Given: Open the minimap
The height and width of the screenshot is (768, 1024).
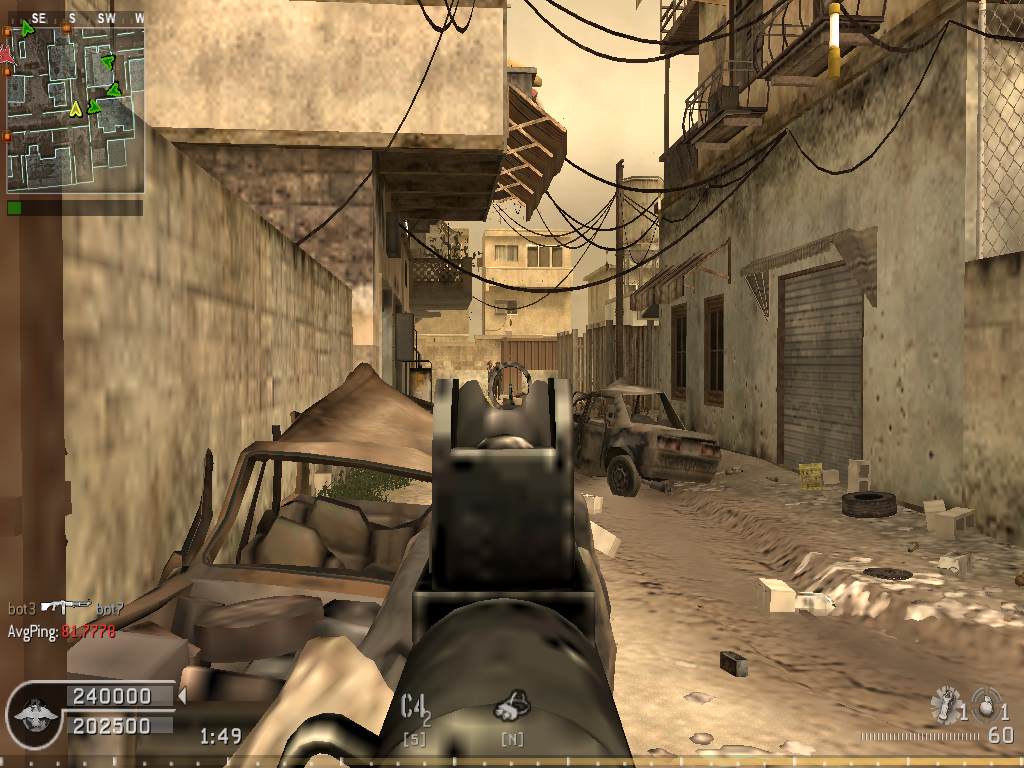Looking at the screenshot, I should click(75, 108).
